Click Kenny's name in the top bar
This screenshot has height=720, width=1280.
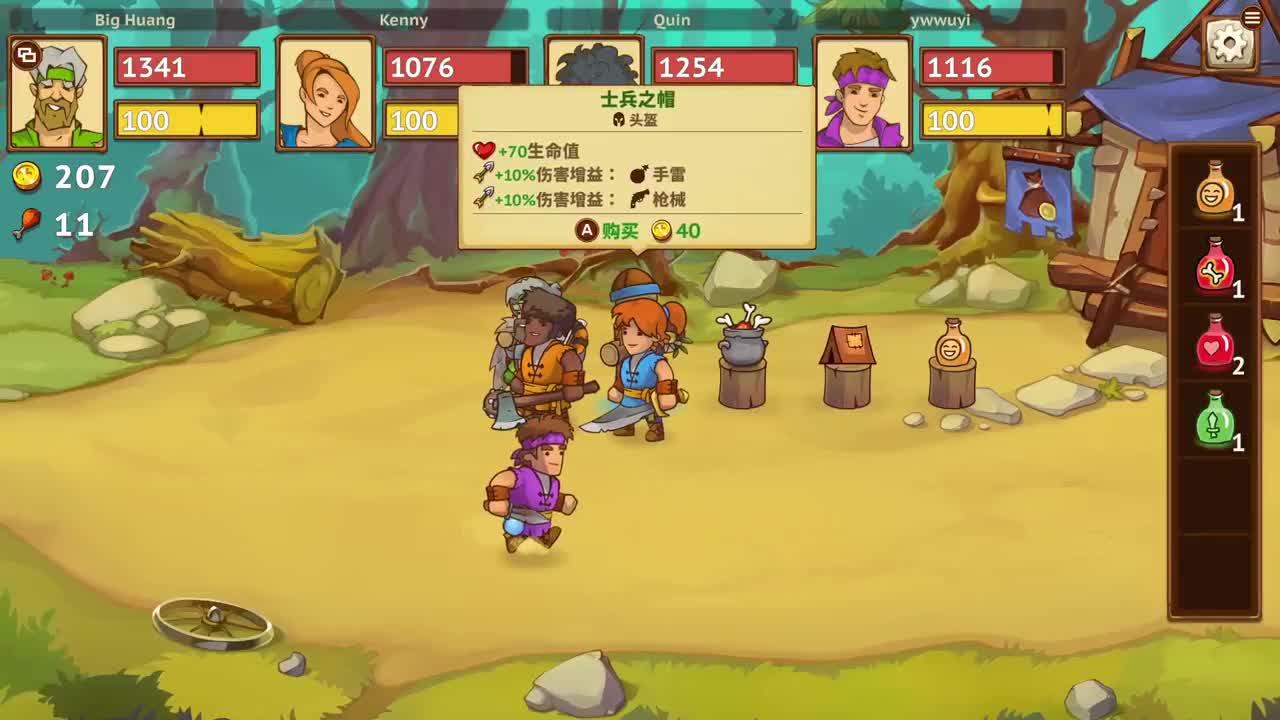click(406, 19)
